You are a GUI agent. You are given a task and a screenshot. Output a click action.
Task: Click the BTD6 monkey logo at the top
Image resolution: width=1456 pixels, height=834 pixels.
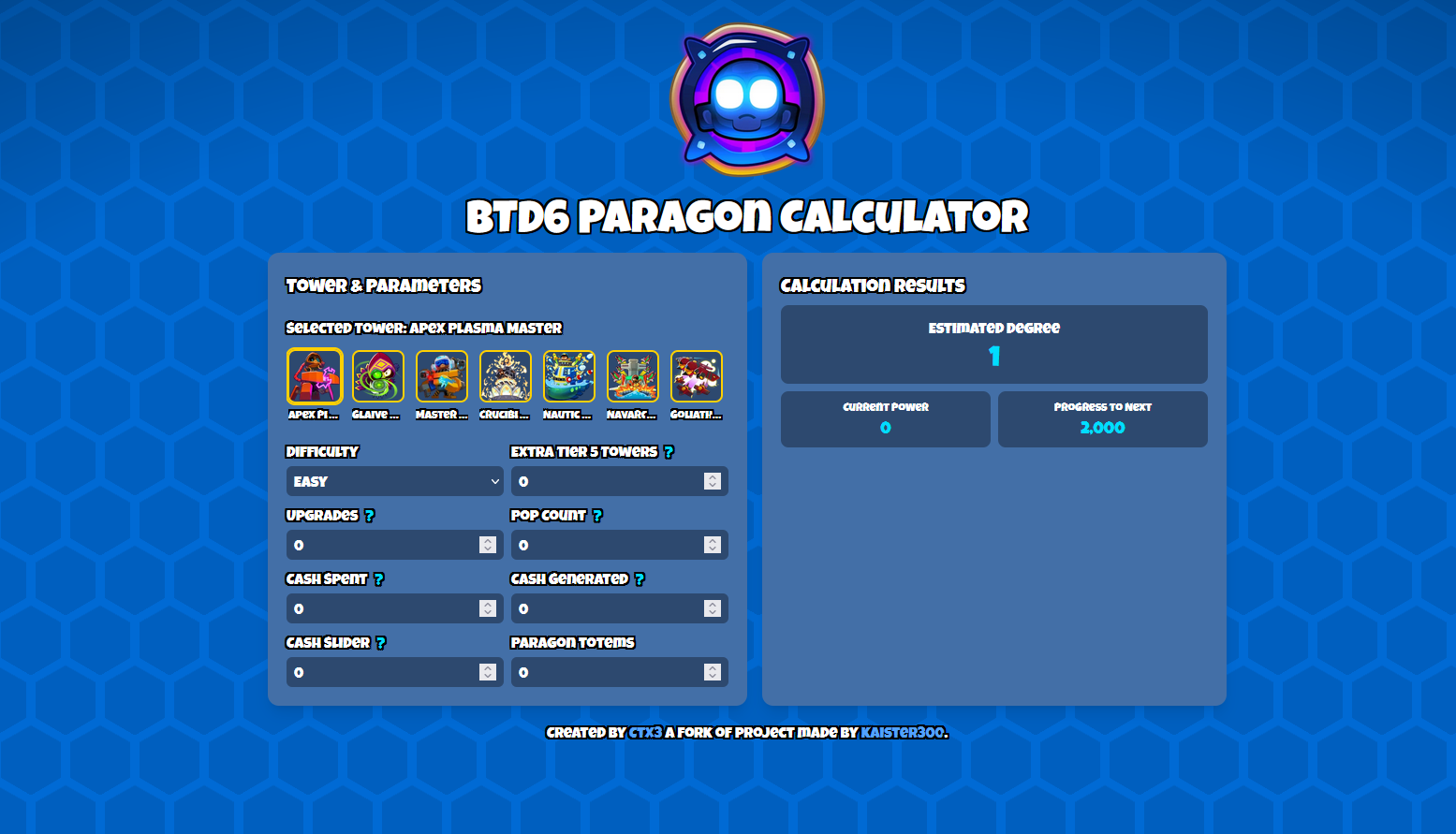pos(746,100)
